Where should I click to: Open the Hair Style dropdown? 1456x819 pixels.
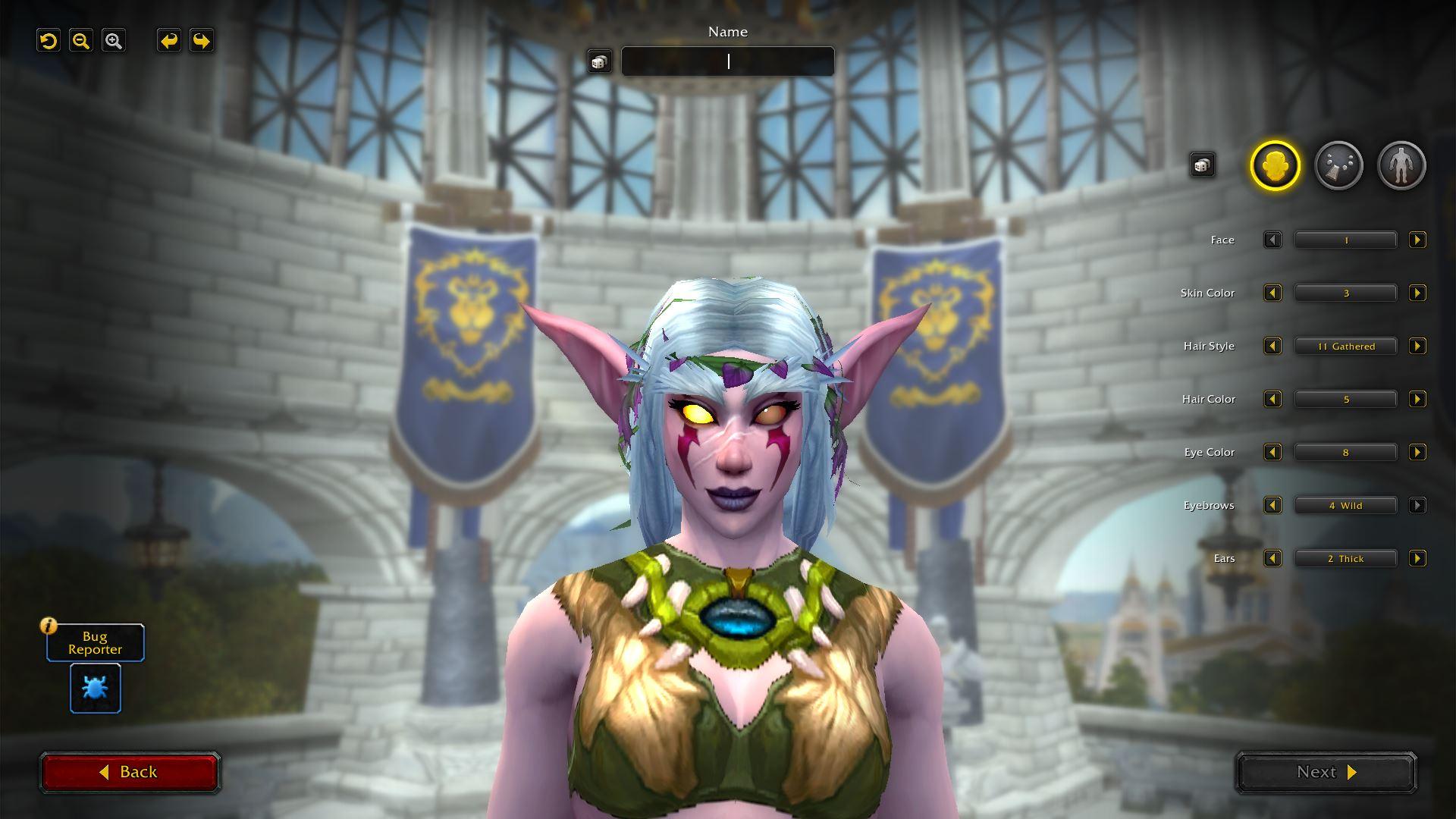(x=1345, y=347)
